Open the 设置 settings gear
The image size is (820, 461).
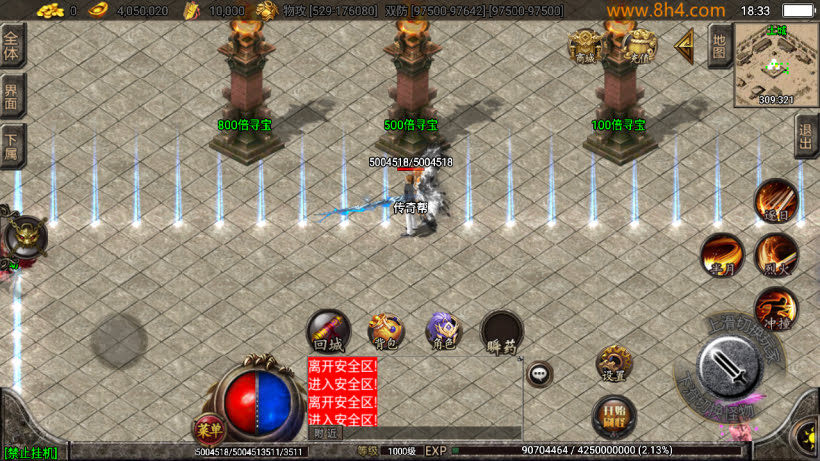pos(613,364)
